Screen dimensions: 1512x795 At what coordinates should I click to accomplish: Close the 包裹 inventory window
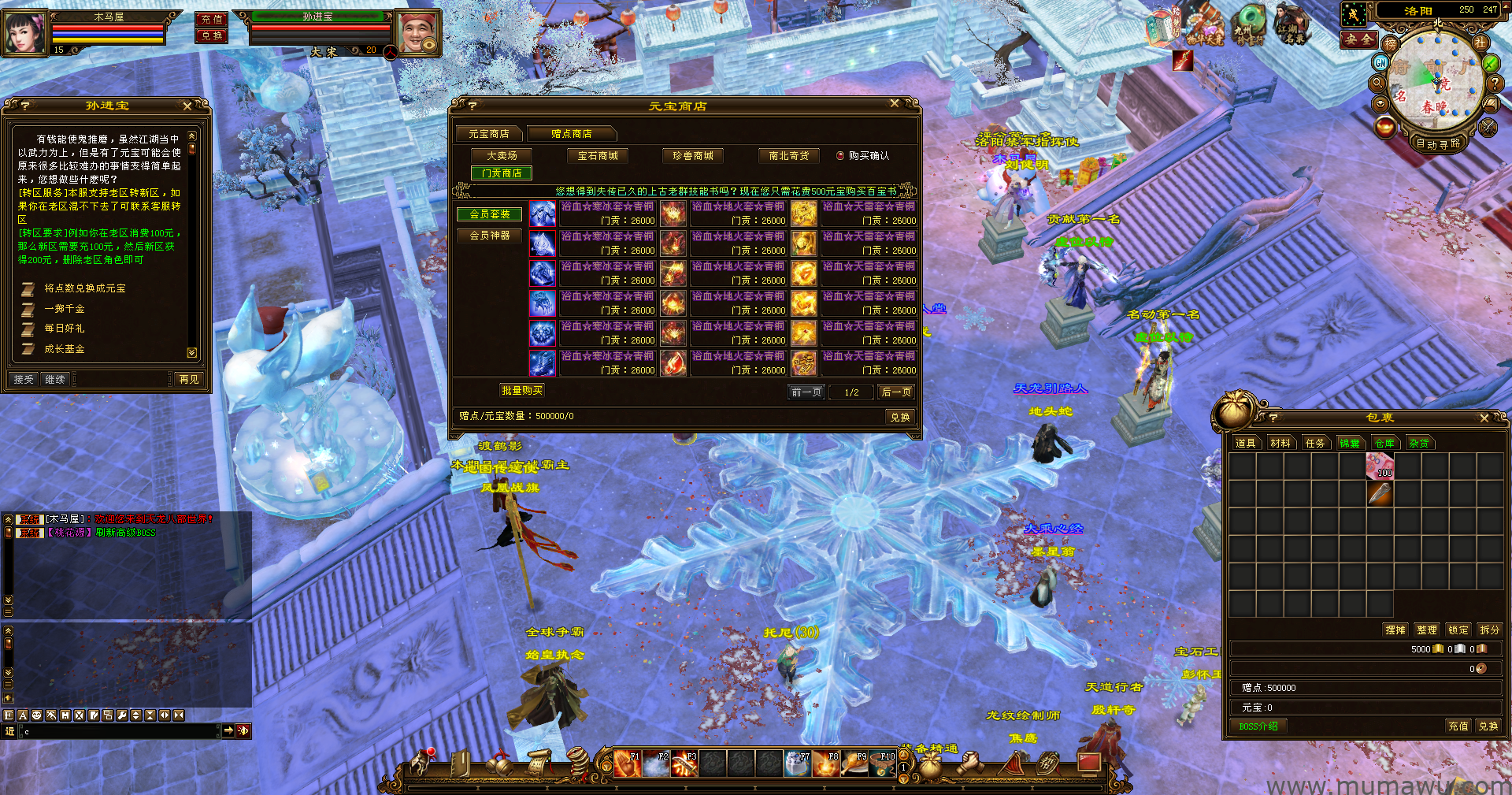pos(1484,418)
